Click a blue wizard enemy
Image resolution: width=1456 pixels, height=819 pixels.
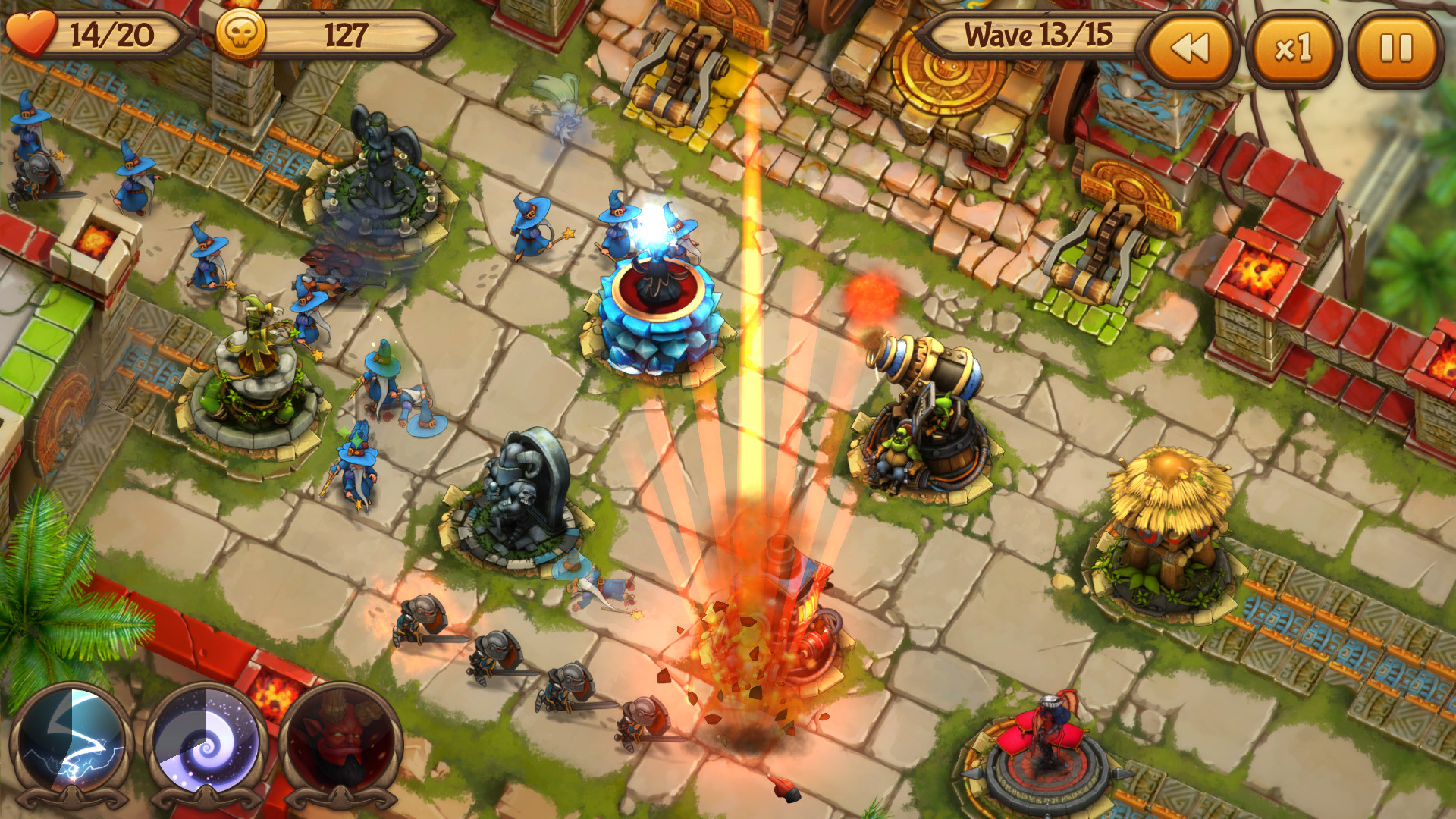531,227
